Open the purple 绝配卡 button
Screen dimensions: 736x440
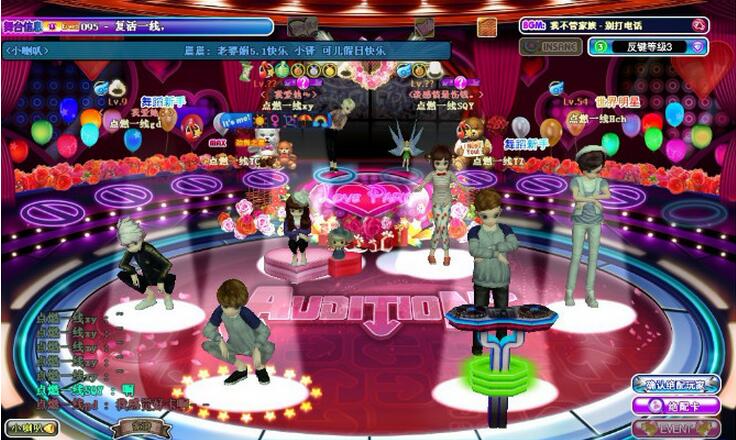pos(676,407)
